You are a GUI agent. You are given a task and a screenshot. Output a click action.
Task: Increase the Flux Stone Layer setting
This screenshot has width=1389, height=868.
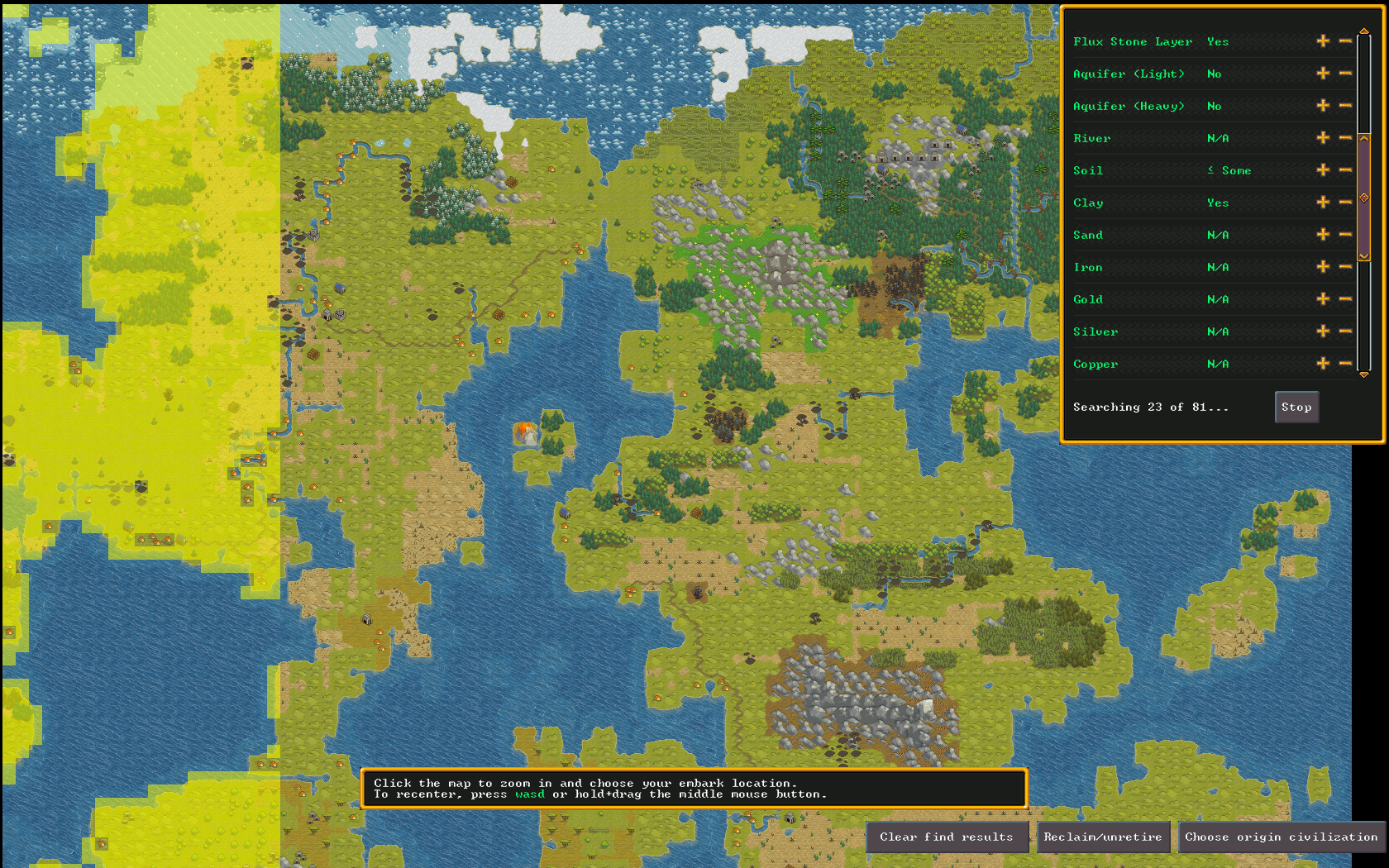(x=1323, y=41)
